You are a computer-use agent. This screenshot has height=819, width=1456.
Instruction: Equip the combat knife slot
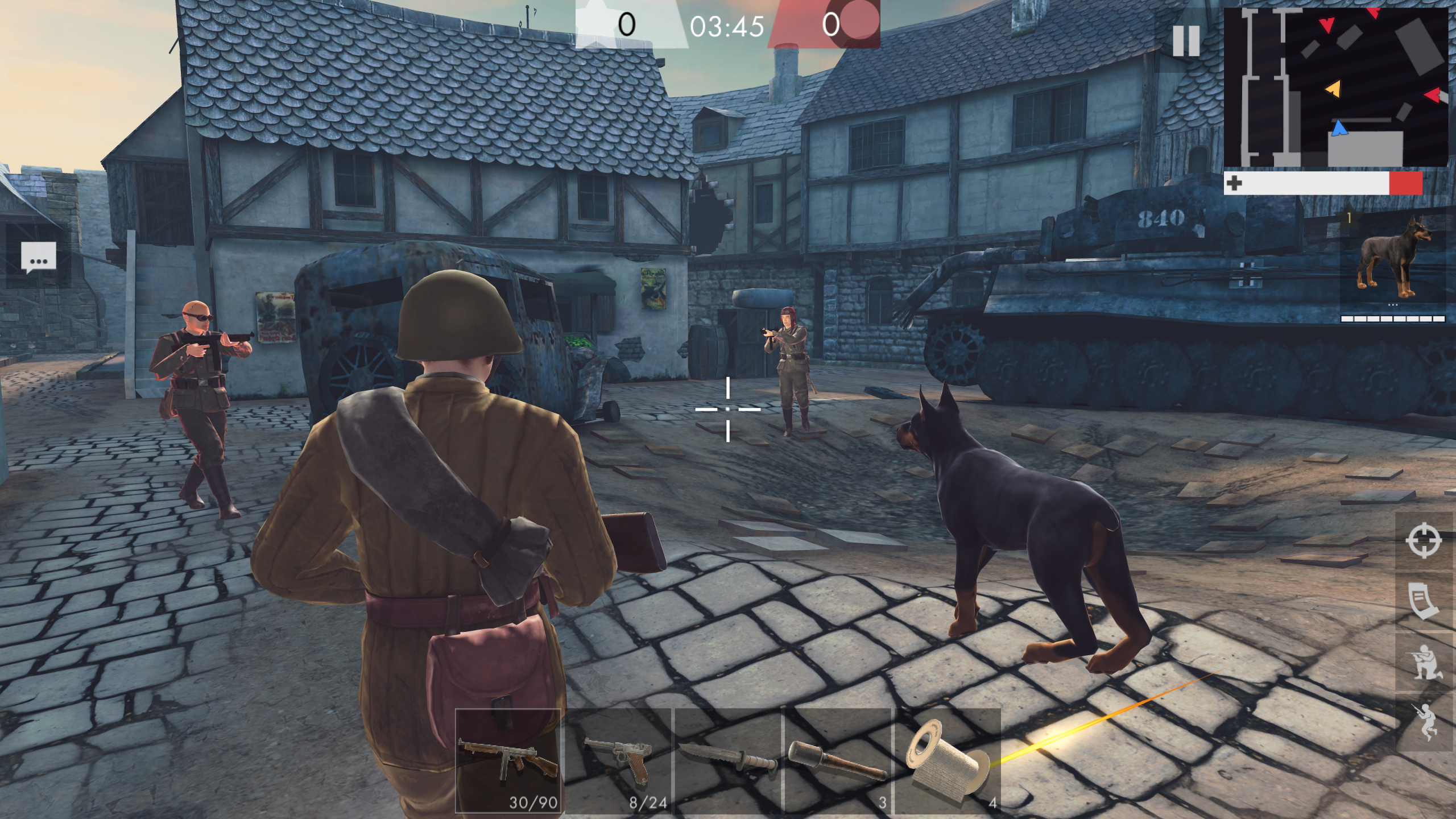728,762
